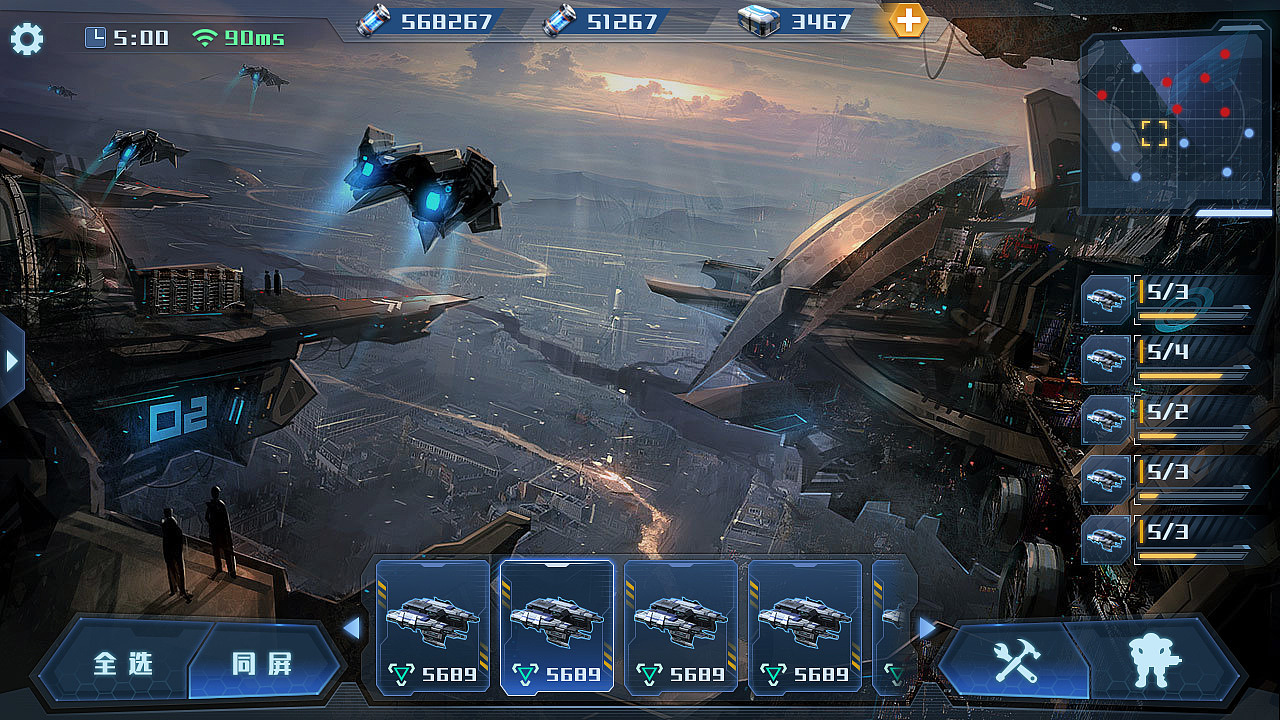Expand the side panel arrow on the left edge
Viewport: 1280px width, 720px height.
point(11,360)
